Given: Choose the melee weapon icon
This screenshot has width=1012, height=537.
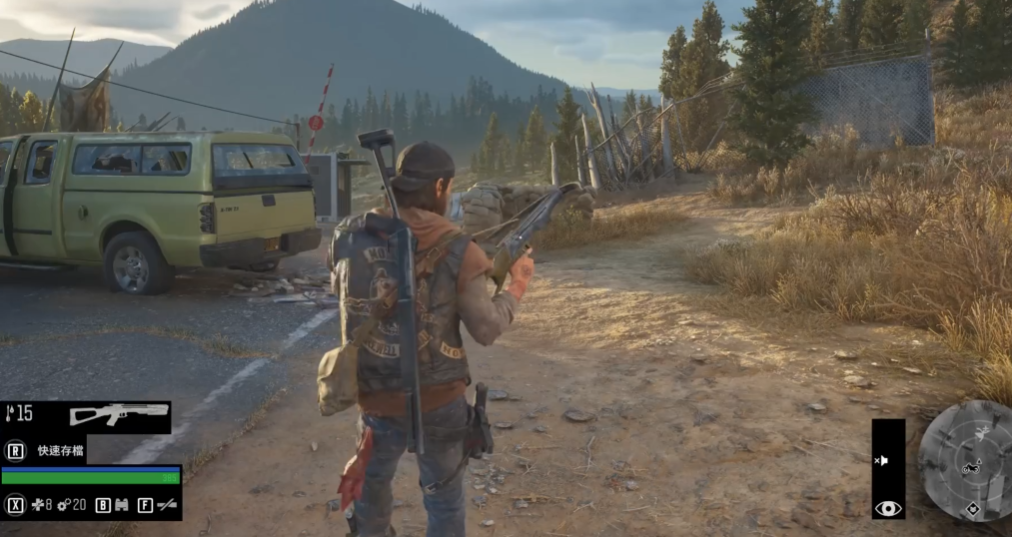Looking at the screenshot, I should point(167,505).
